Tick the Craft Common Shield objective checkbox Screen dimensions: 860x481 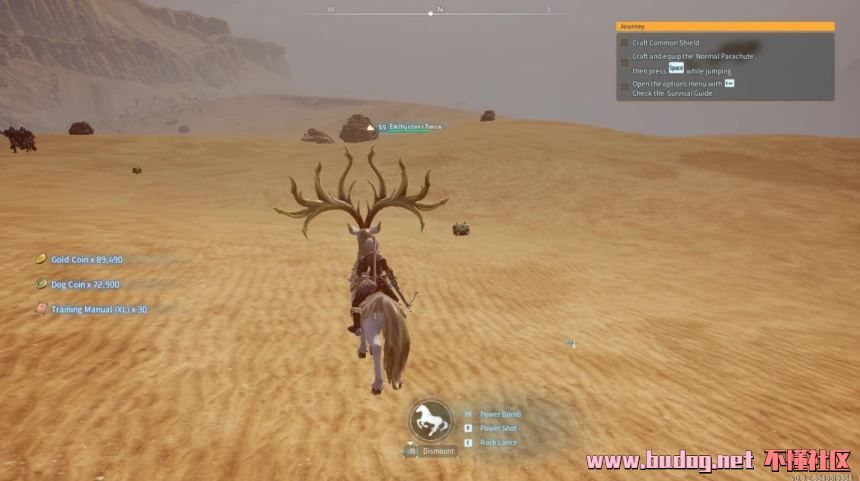tap(624, 43)
